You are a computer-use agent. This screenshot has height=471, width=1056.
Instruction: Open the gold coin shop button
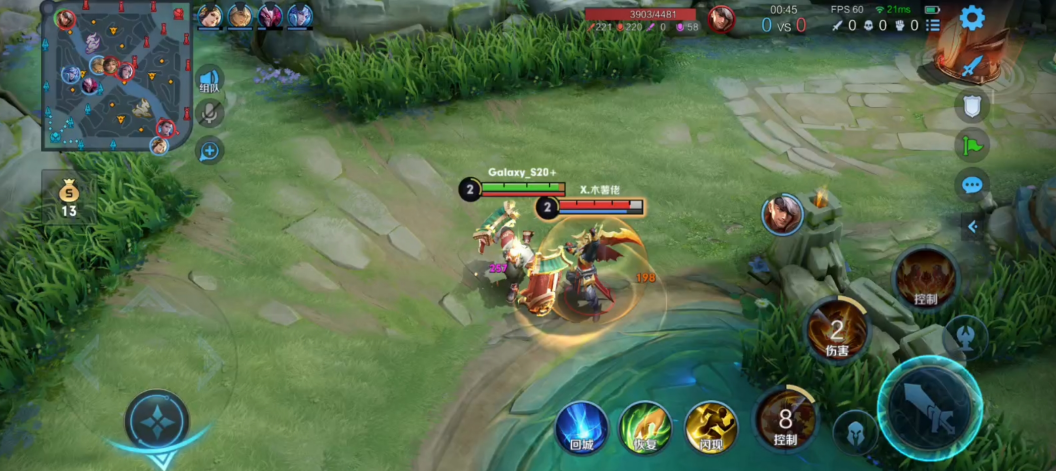(x=68, y=196)
